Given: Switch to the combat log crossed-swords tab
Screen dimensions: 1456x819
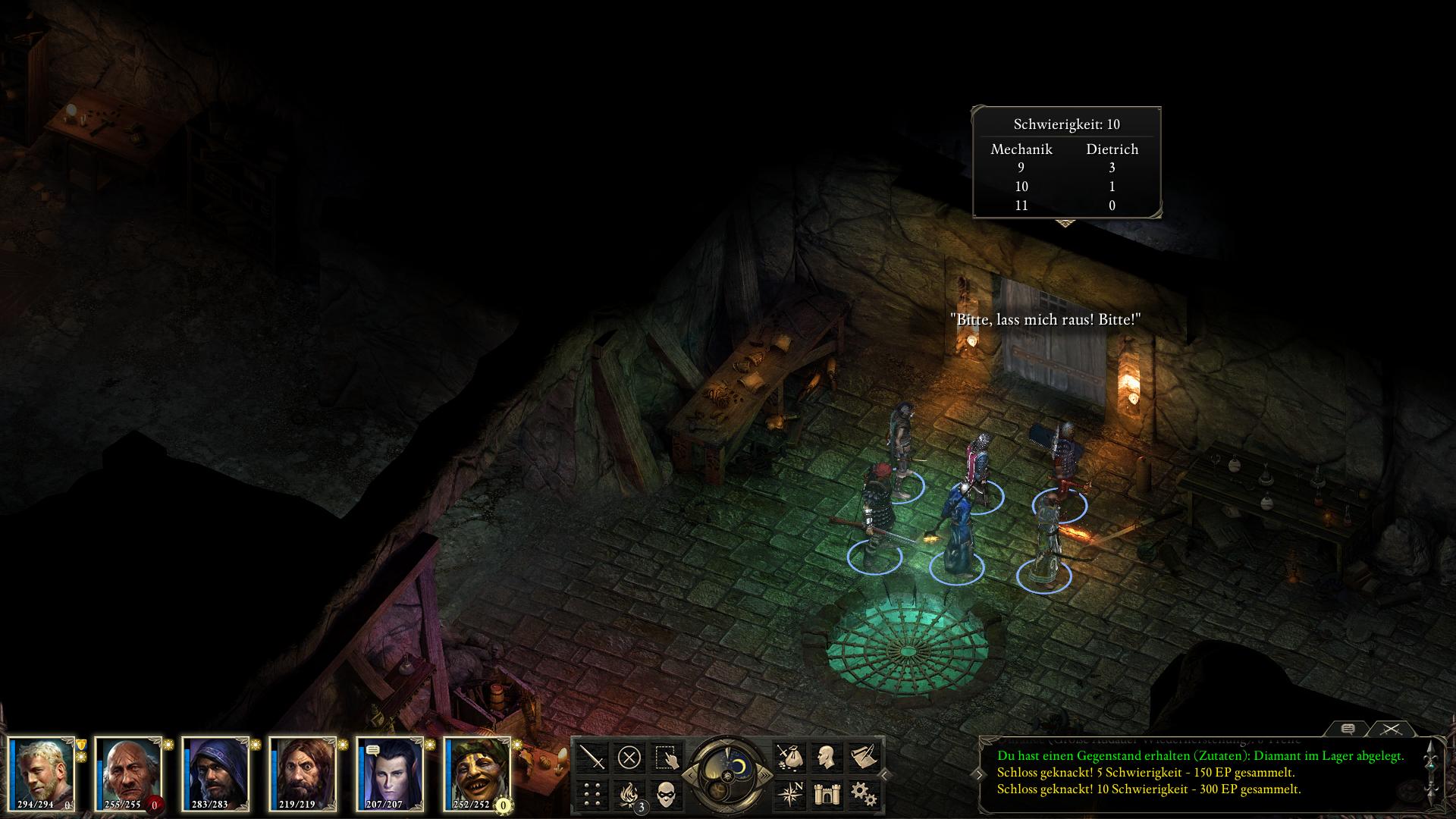Looking at the screenshot, I should 1390,729.
